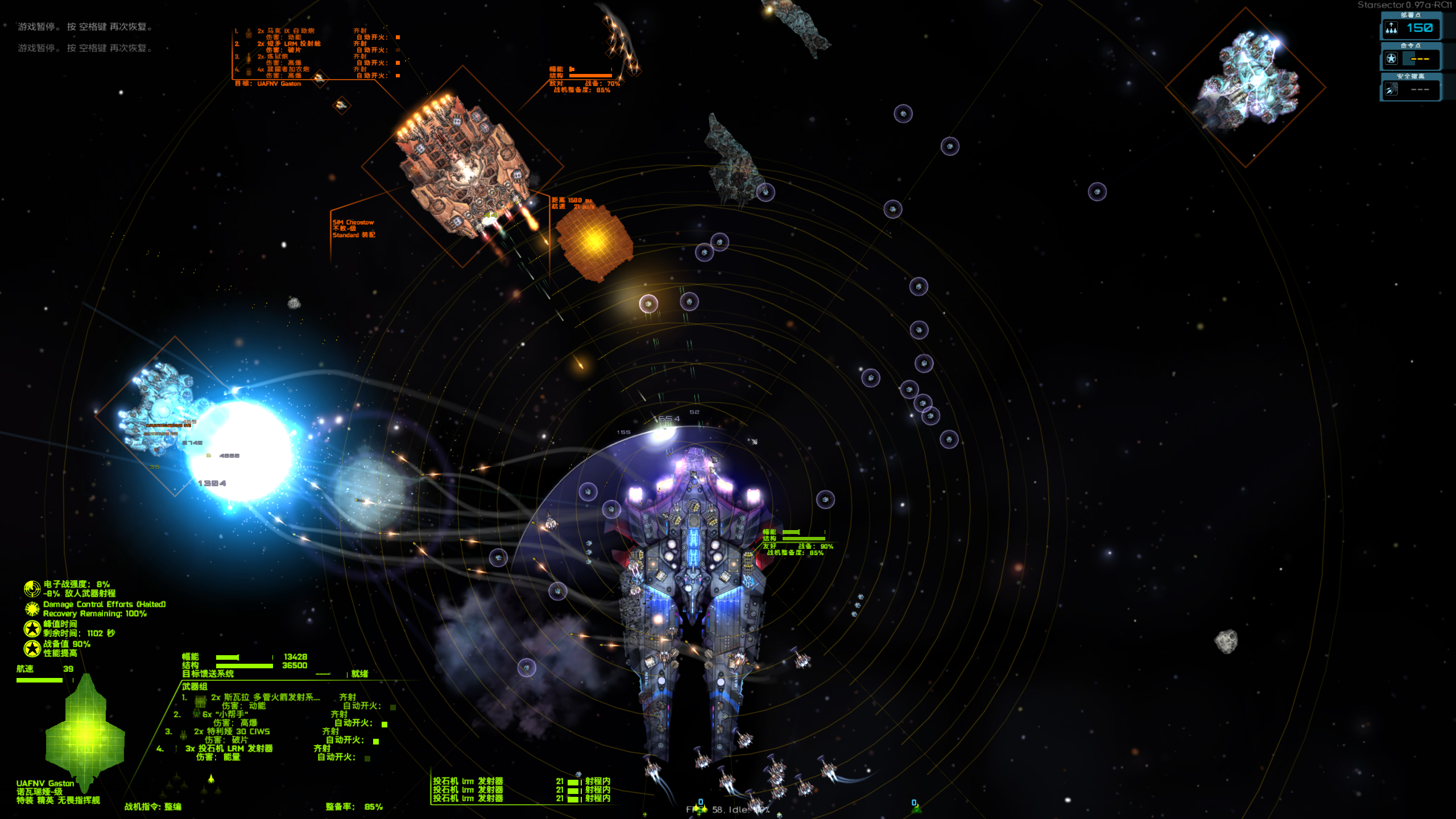
Task: Select the safe retreat (安全撤离) button
Action: [x=1410, y=89]
